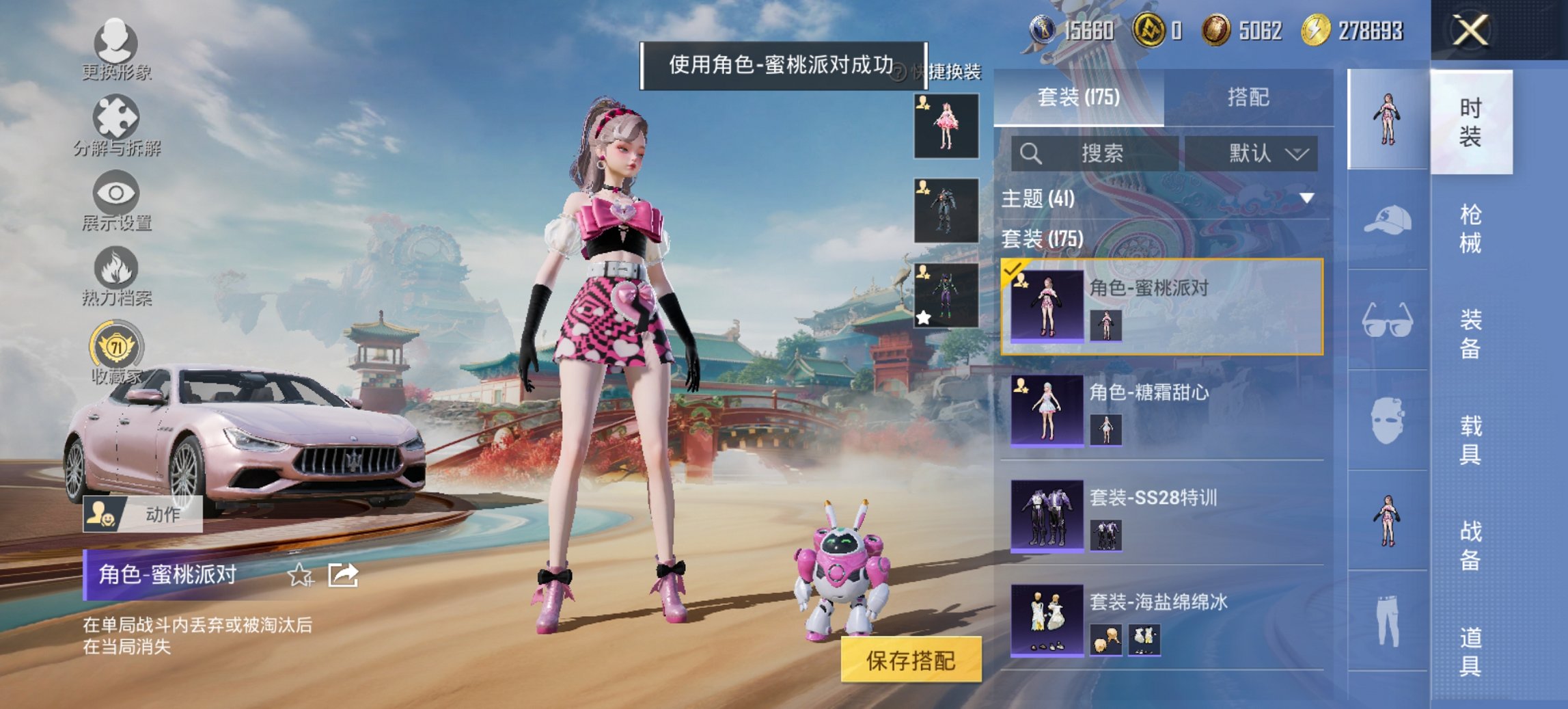Open the 更换形象 avatar icon
This screenshot has width=1568, height=709.
tap(116, 44)
